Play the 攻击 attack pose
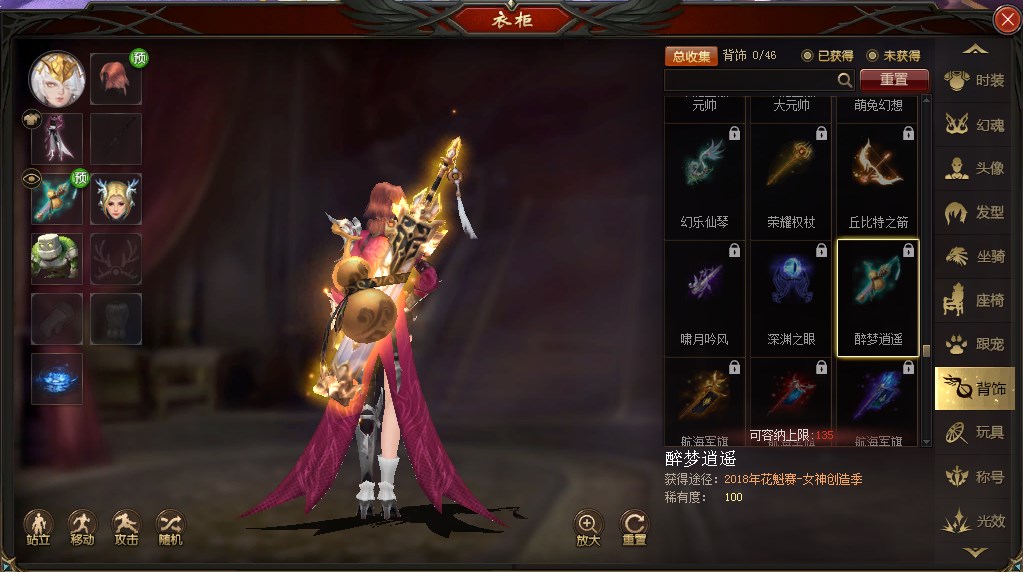Viewport: 1023px width, 572px height. pyautogui.click(x=127, y=525)
